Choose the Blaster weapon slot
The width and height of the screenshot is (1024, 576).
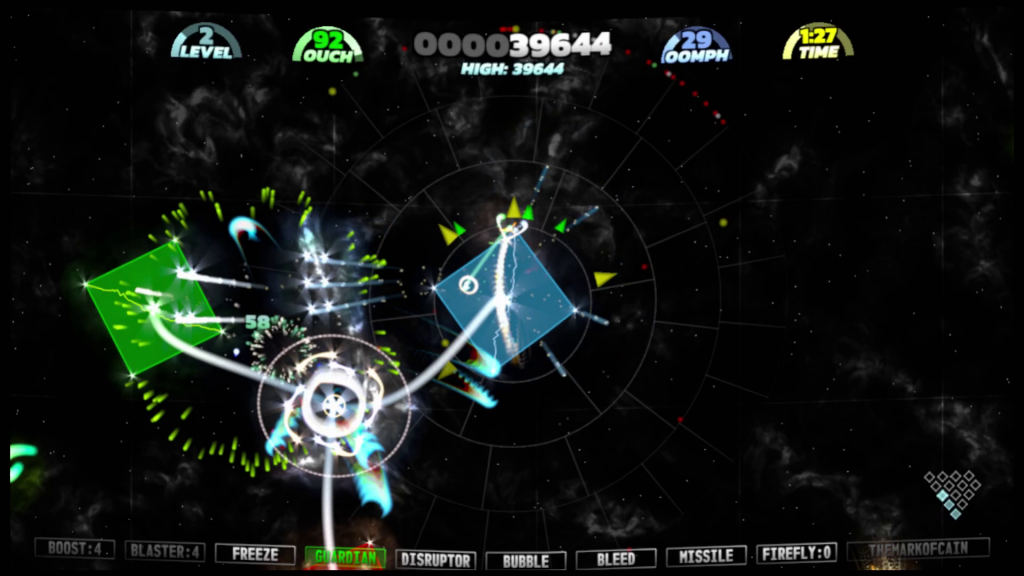[166, 550]
